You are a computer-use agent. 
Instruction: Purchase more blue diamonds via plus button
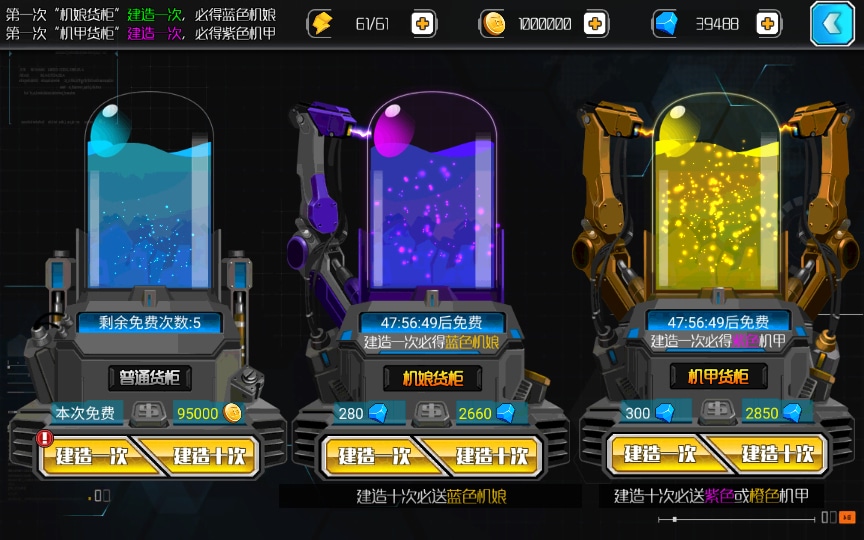click(768, 24)
